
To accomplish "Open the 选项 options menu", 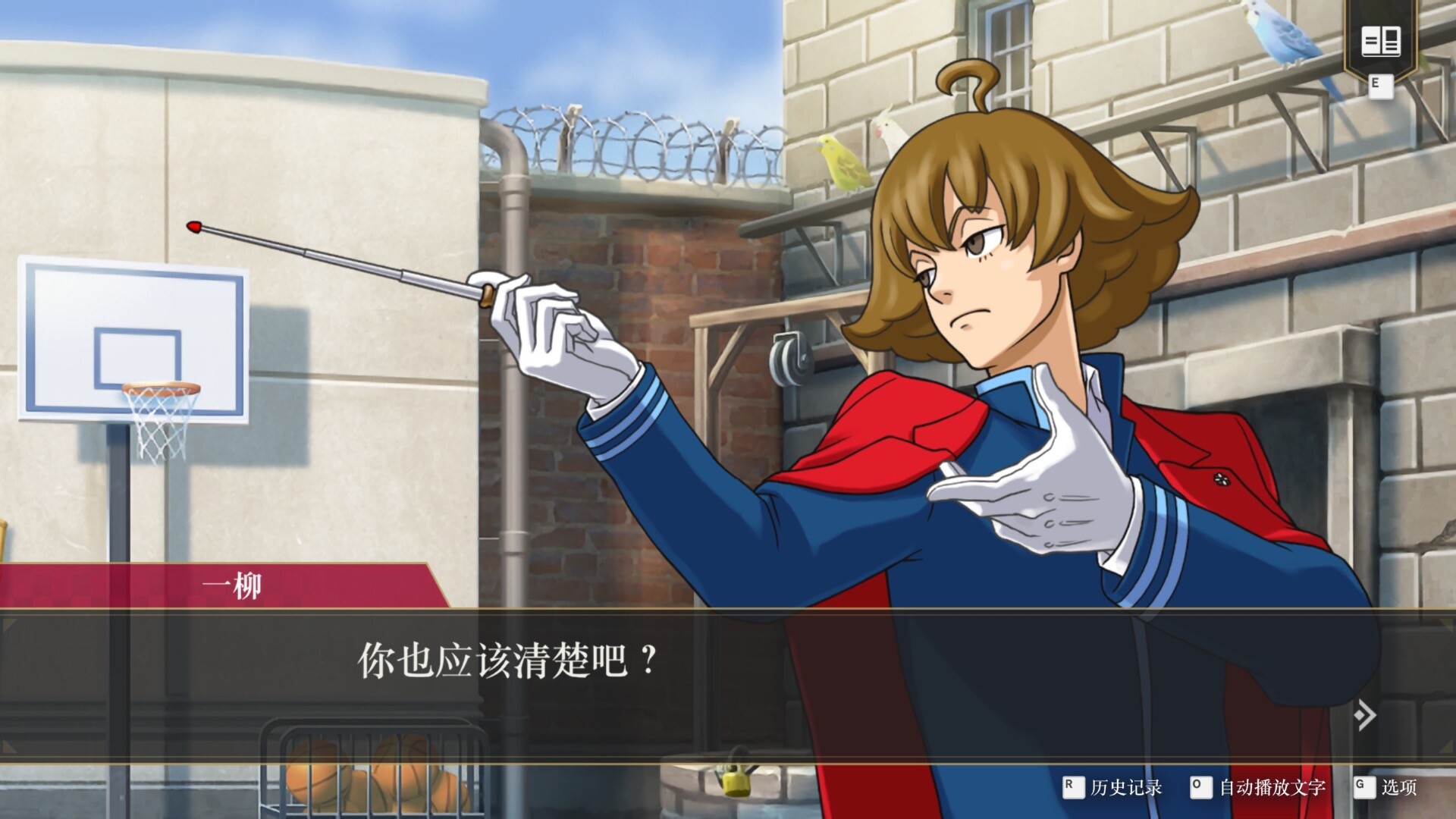I will point(1398,787).
